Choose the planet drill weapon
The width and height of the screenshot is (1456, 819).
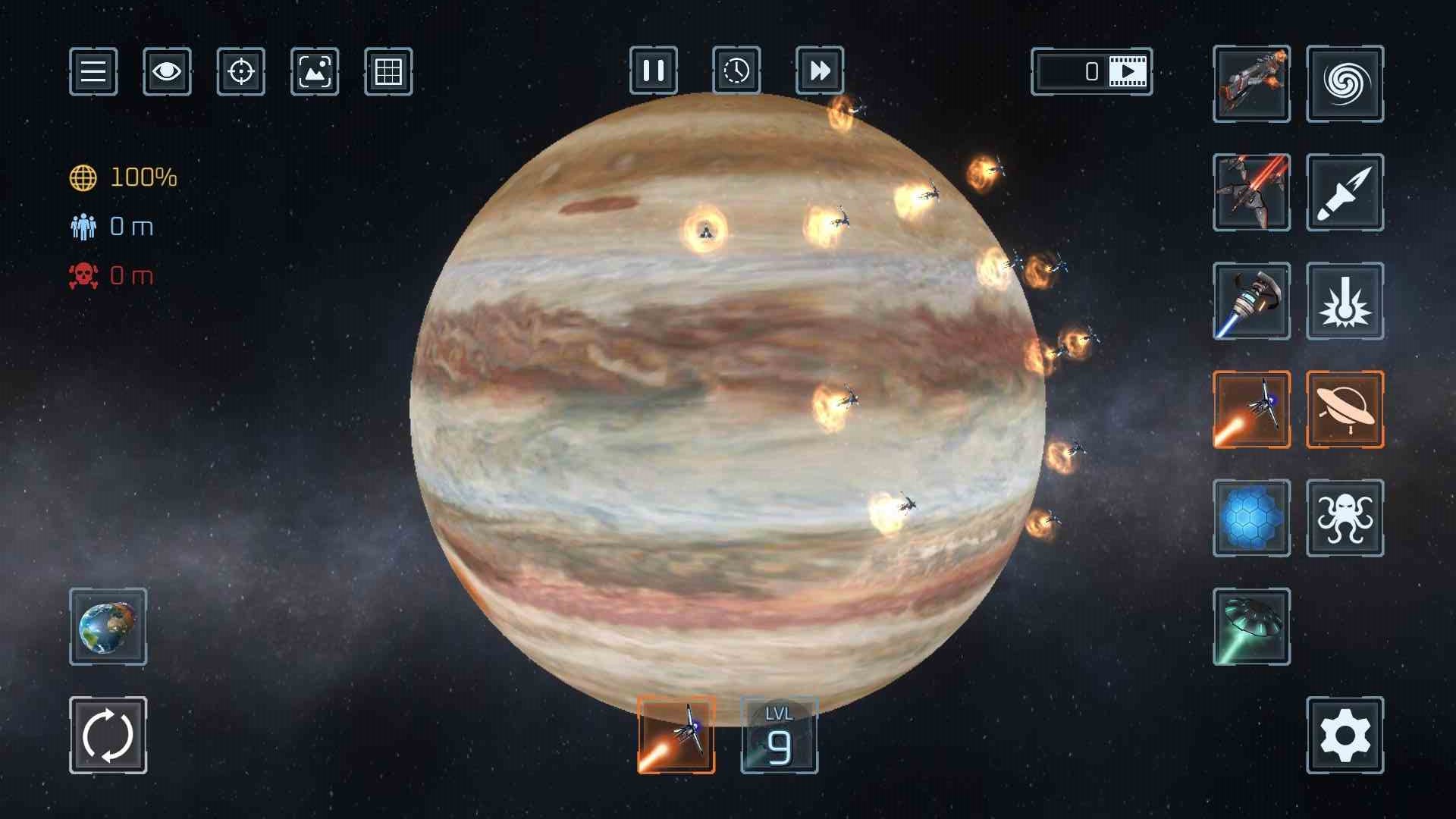(1251, 301)
